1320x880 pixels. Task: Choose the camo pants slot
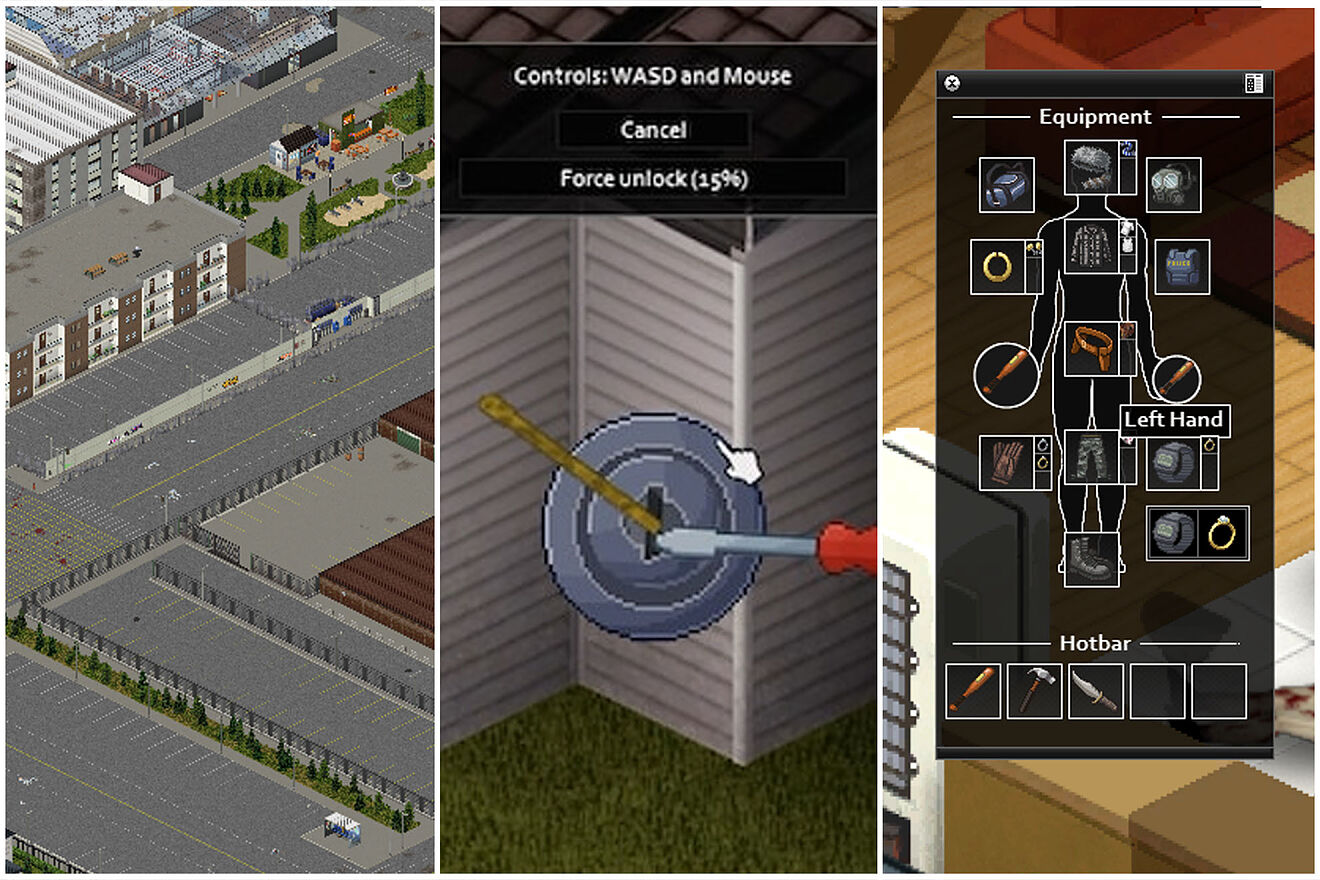[1091, 456]
